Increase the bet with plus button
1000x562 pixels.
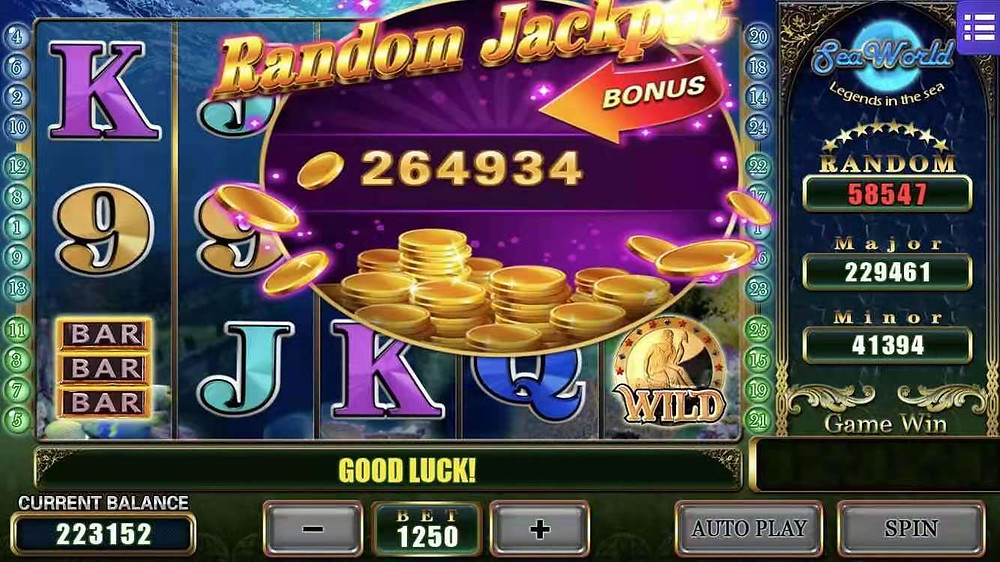(540, 529)
